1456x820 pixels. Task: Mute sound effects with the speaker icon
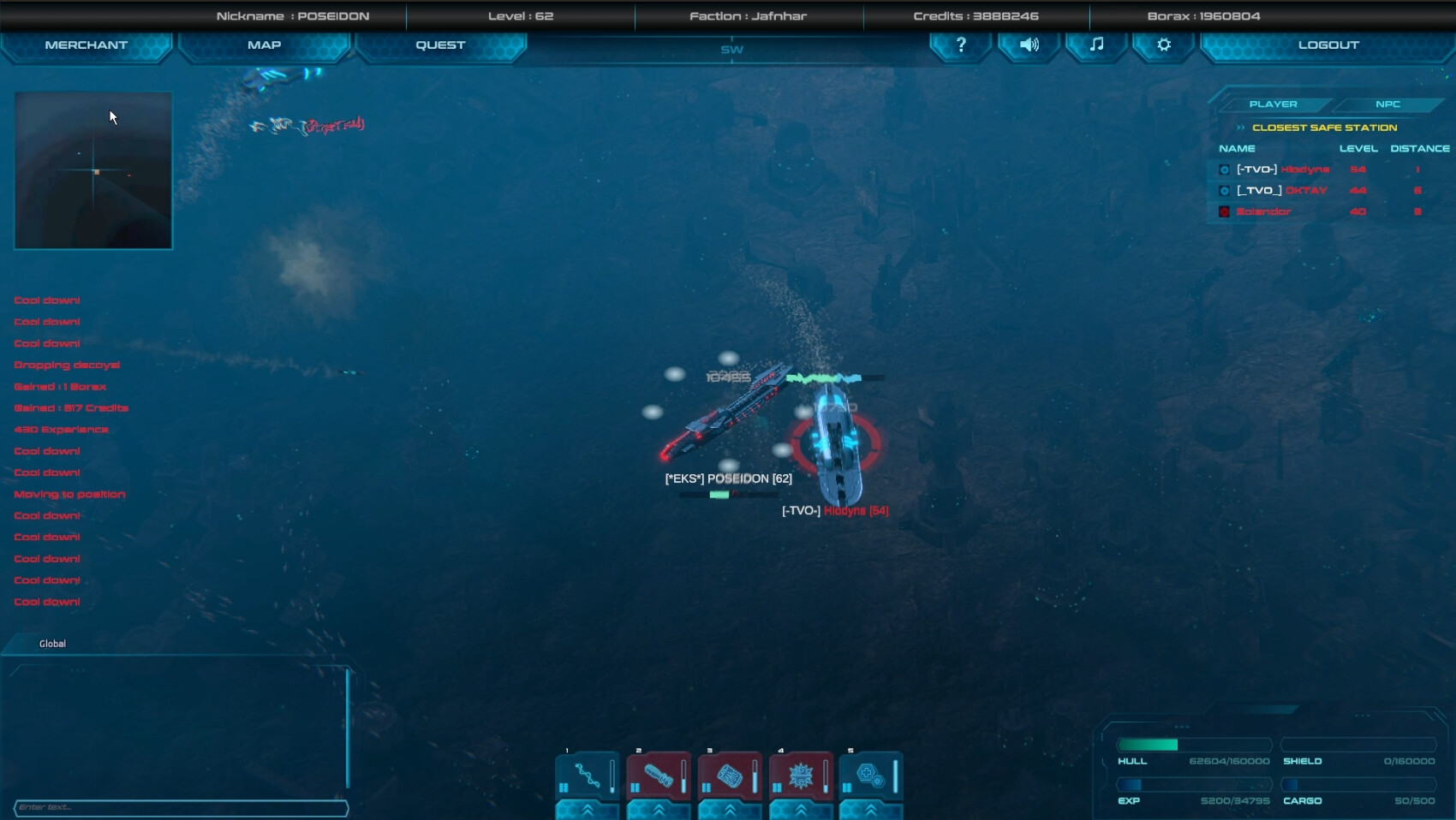pyautogui.click(x=1028, y=45)
